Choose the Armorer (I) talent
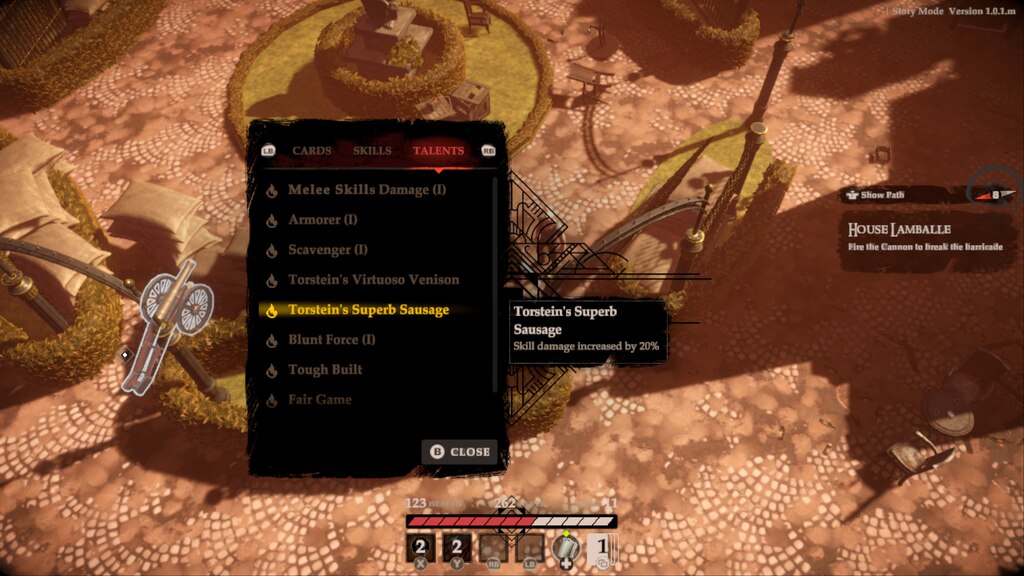The height and width of the screenshot is (576, 1024). point(322,220)
